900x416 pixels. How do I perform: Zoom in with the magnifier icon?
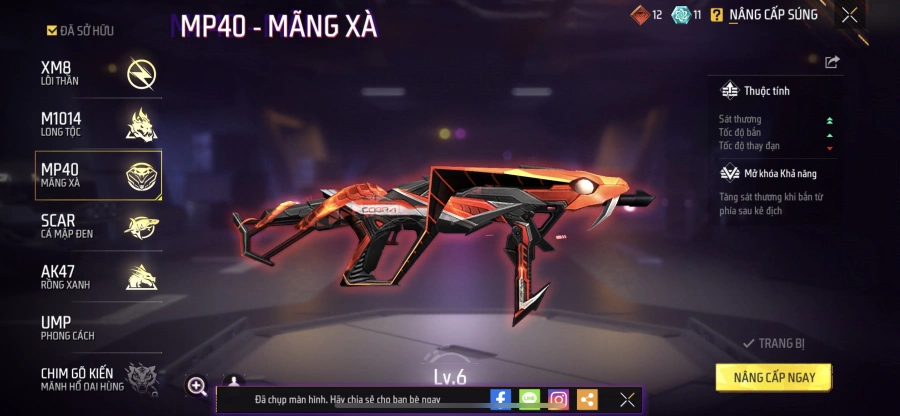click(x=197, y=386)
